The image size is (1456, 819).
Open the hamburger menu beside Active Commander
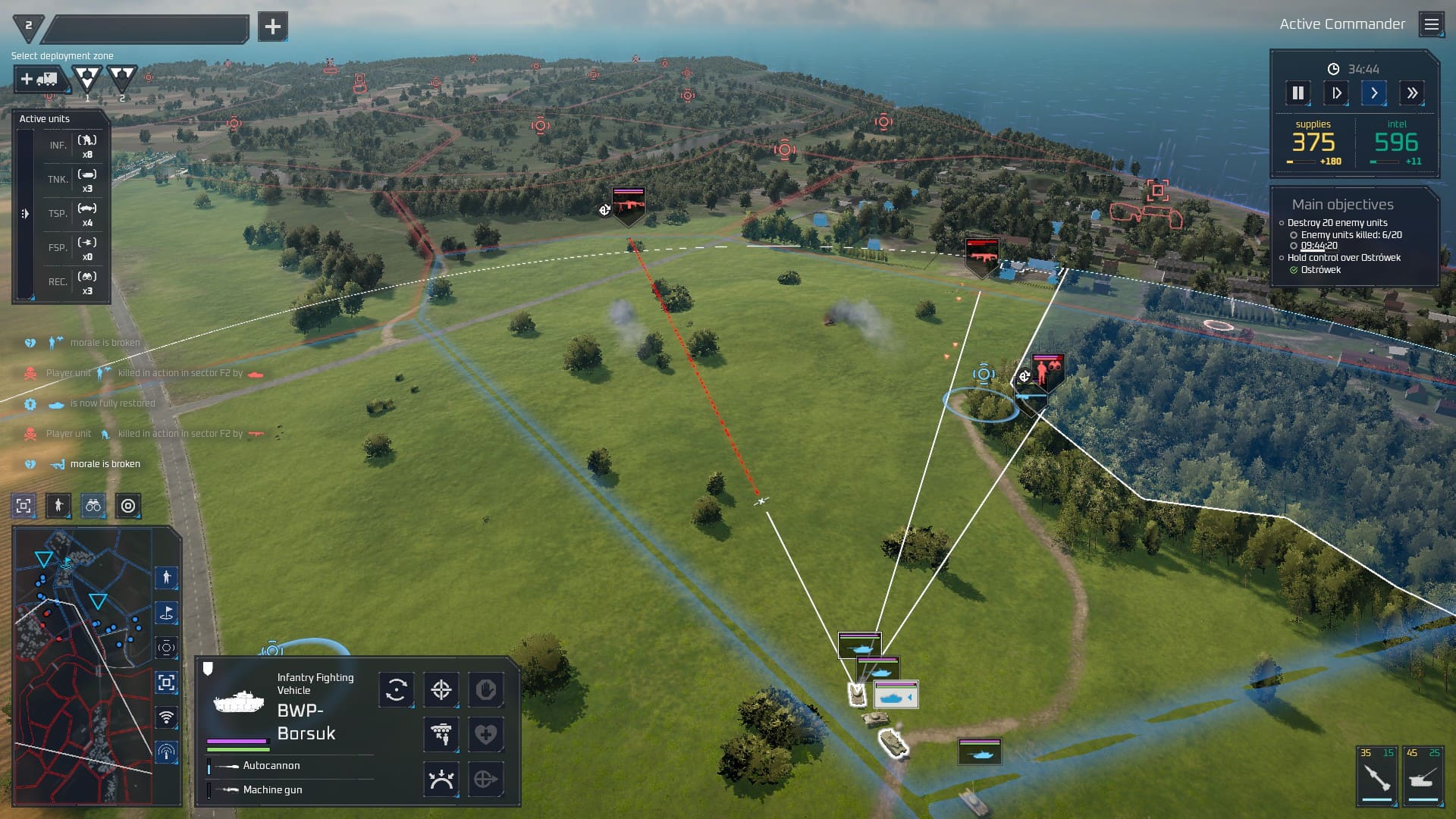click(1431, 25)
